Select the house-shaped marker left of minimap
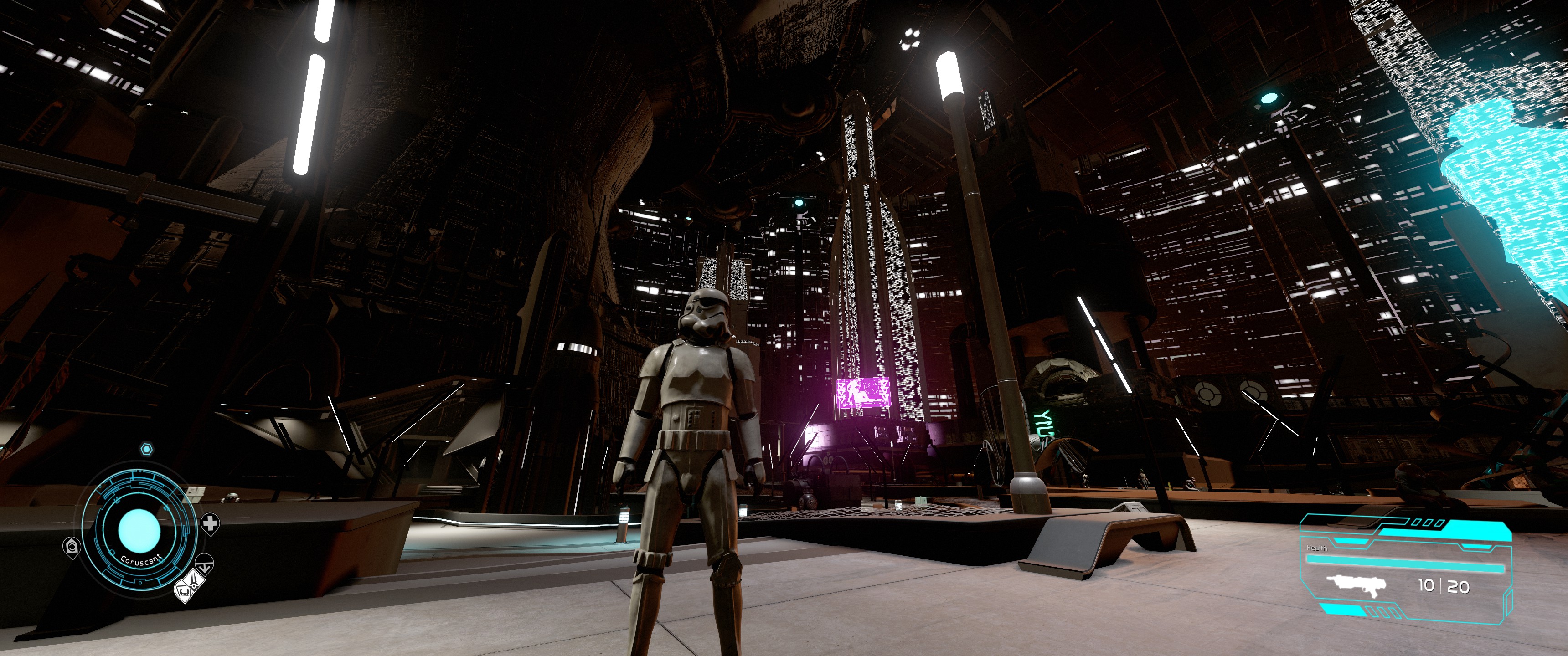The height and width of the screenshot is (656, 1568). 72,546
